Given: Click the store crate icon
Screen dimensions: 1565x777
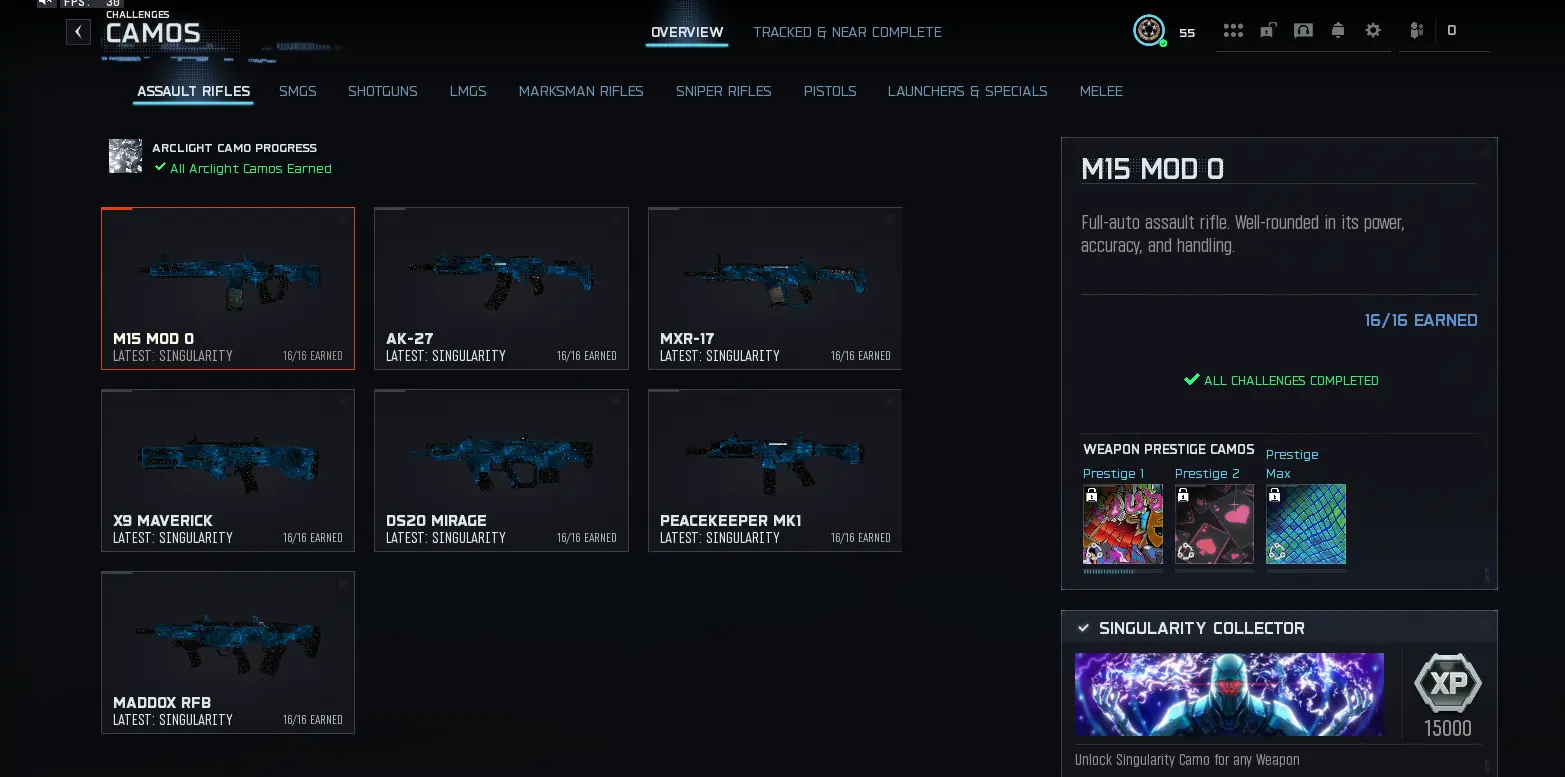Looking at the screenshot, I should click(x=1268, y=30).
